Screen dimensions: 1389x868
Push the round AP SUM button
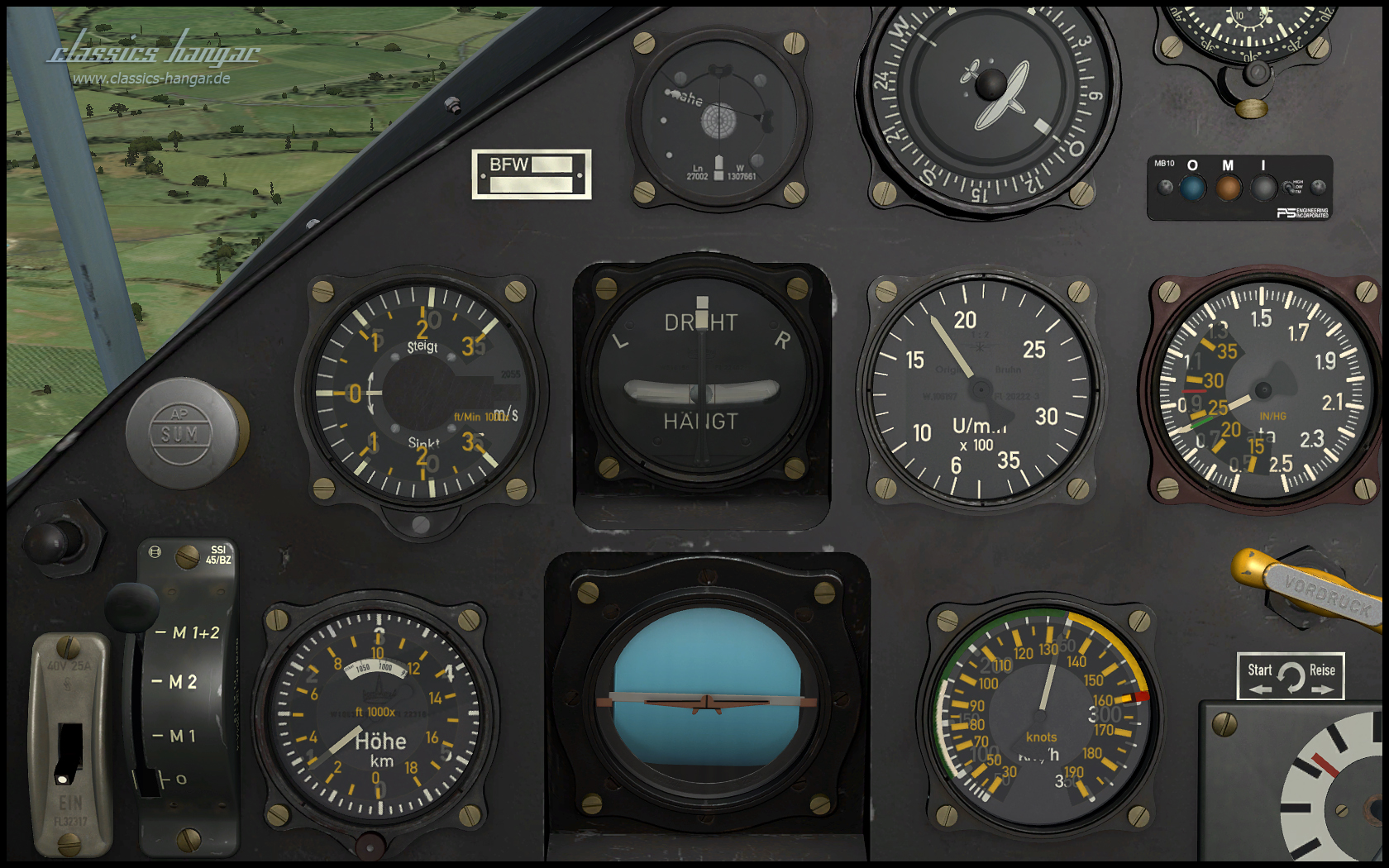[180, 432]
